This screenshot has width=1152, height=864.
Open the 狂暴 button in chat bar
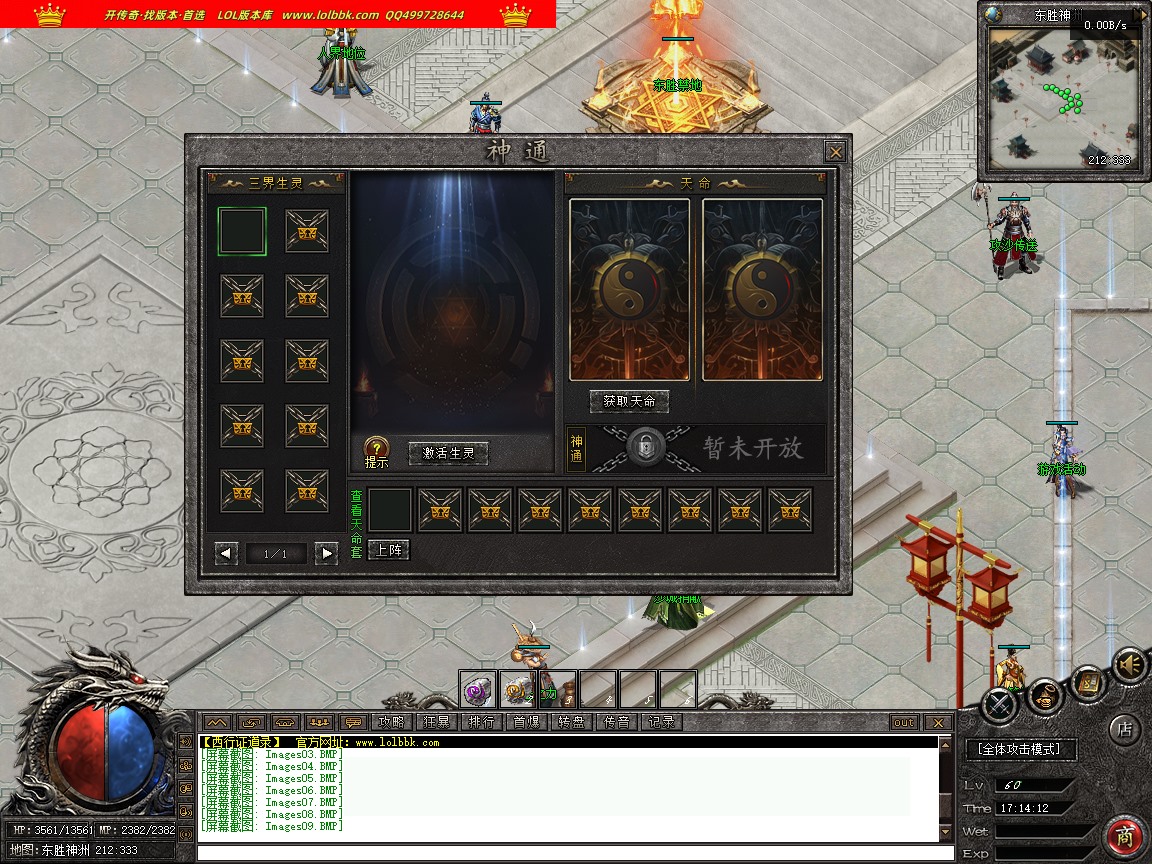436,722
